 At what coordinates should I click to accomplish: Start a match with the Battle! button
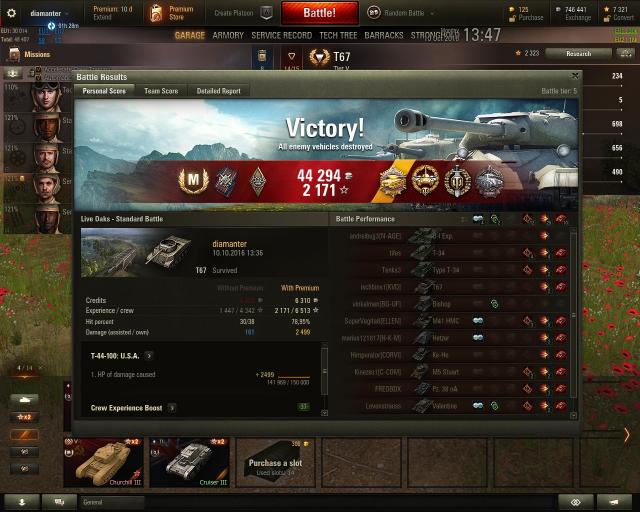point(320,13)
